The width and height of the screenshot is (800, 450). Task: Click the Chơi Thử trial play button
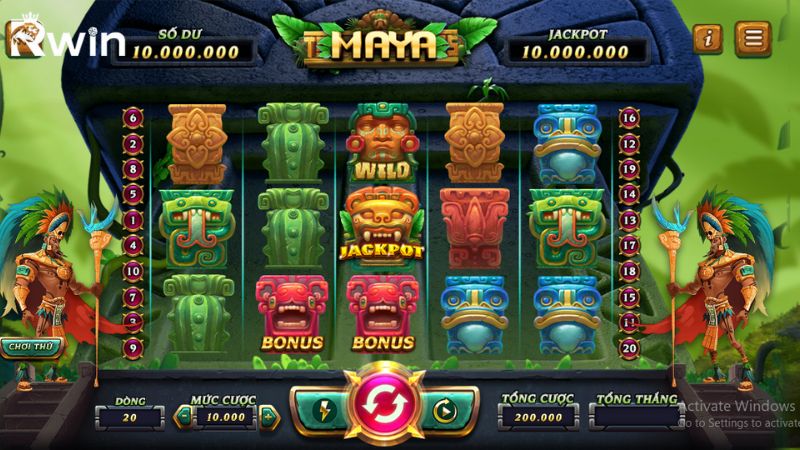point(30,347)
